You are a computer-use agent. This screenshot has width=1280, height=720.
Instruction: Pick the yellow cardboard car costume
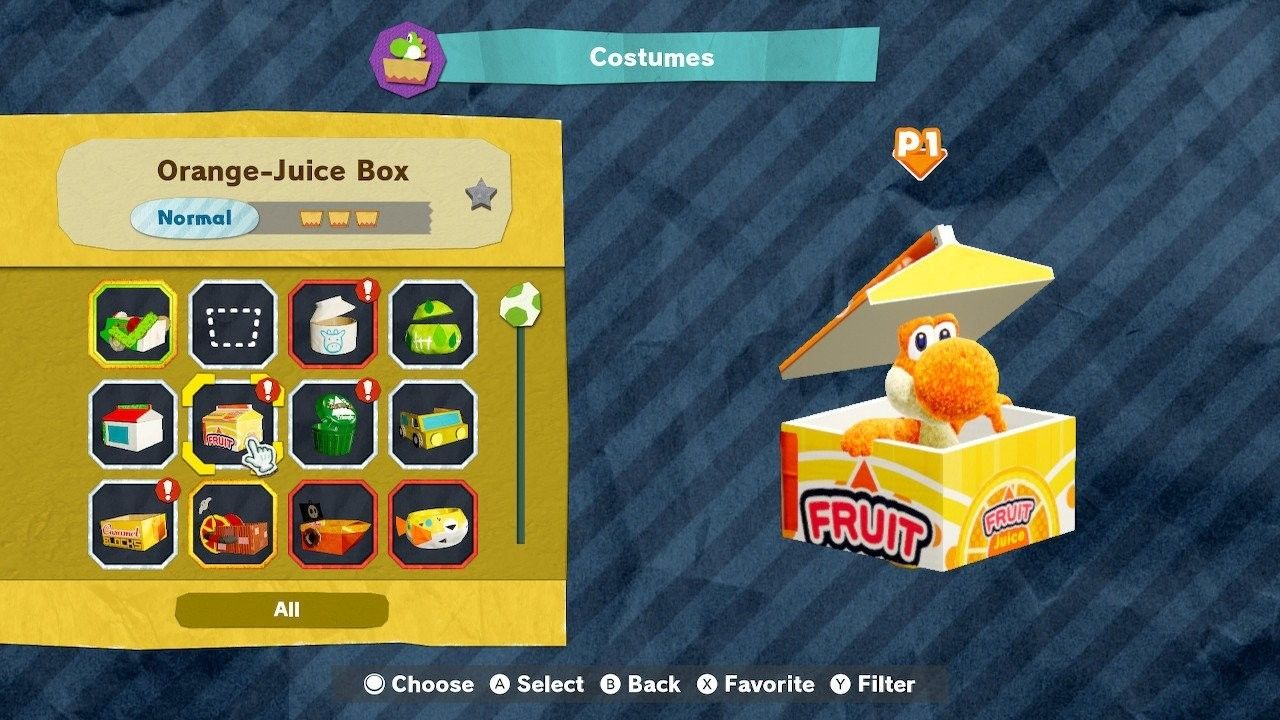tap(432, 424)
